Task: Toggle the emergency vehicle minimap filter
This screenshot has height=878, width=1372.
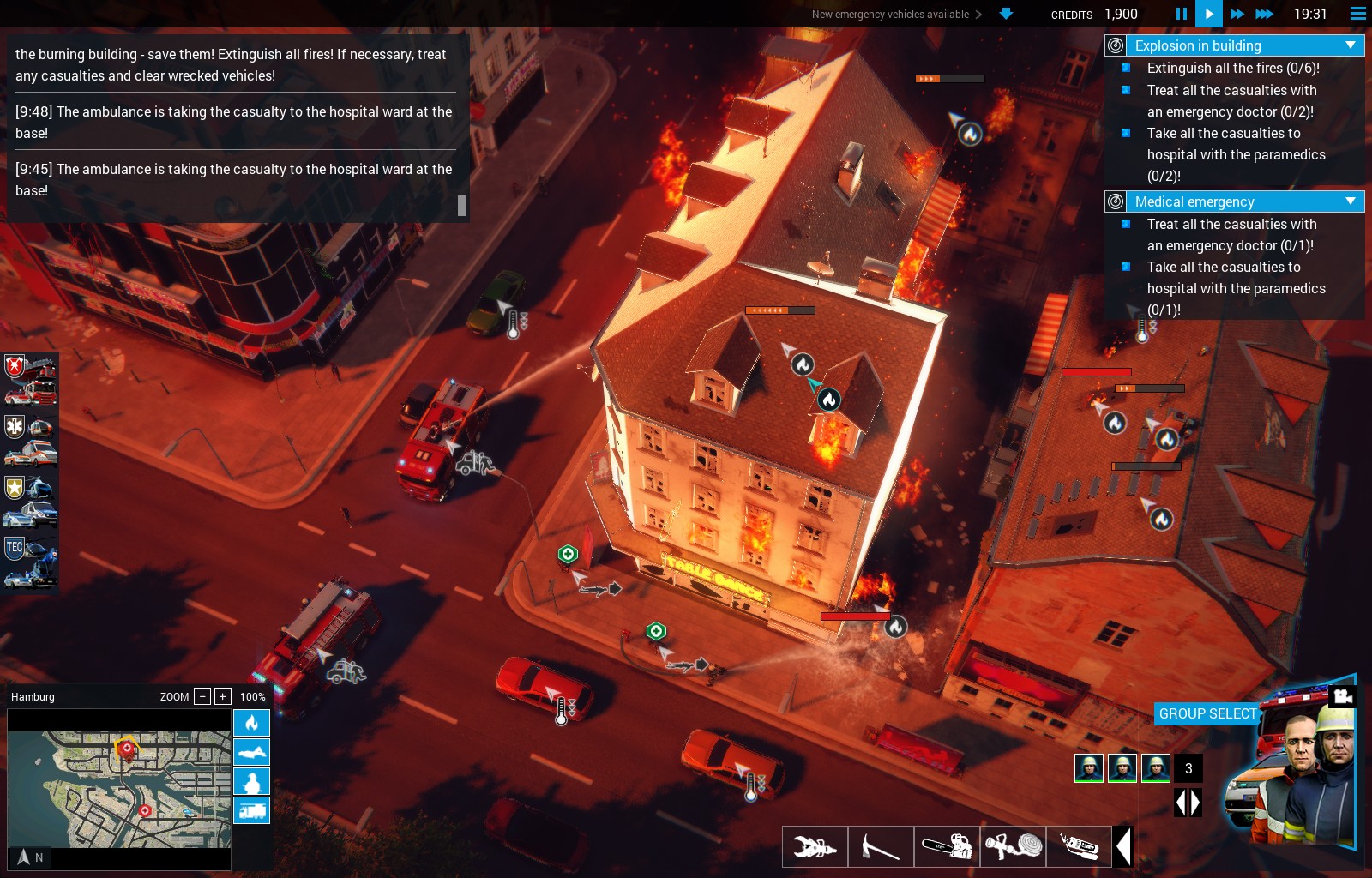Action: [x=251, y=810]
